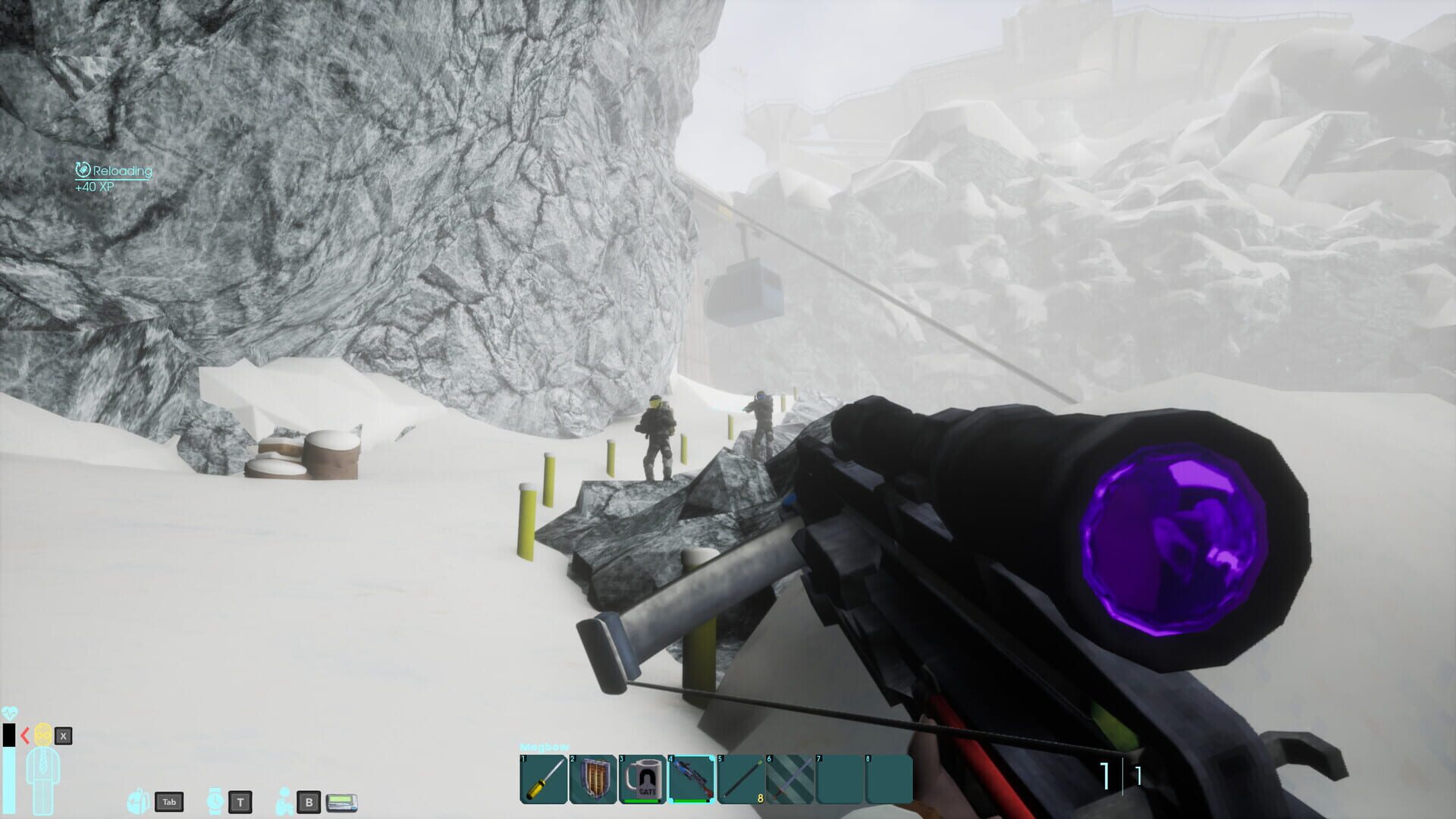
Task: Click the bandaged face status icon
Action: (42, 736)
